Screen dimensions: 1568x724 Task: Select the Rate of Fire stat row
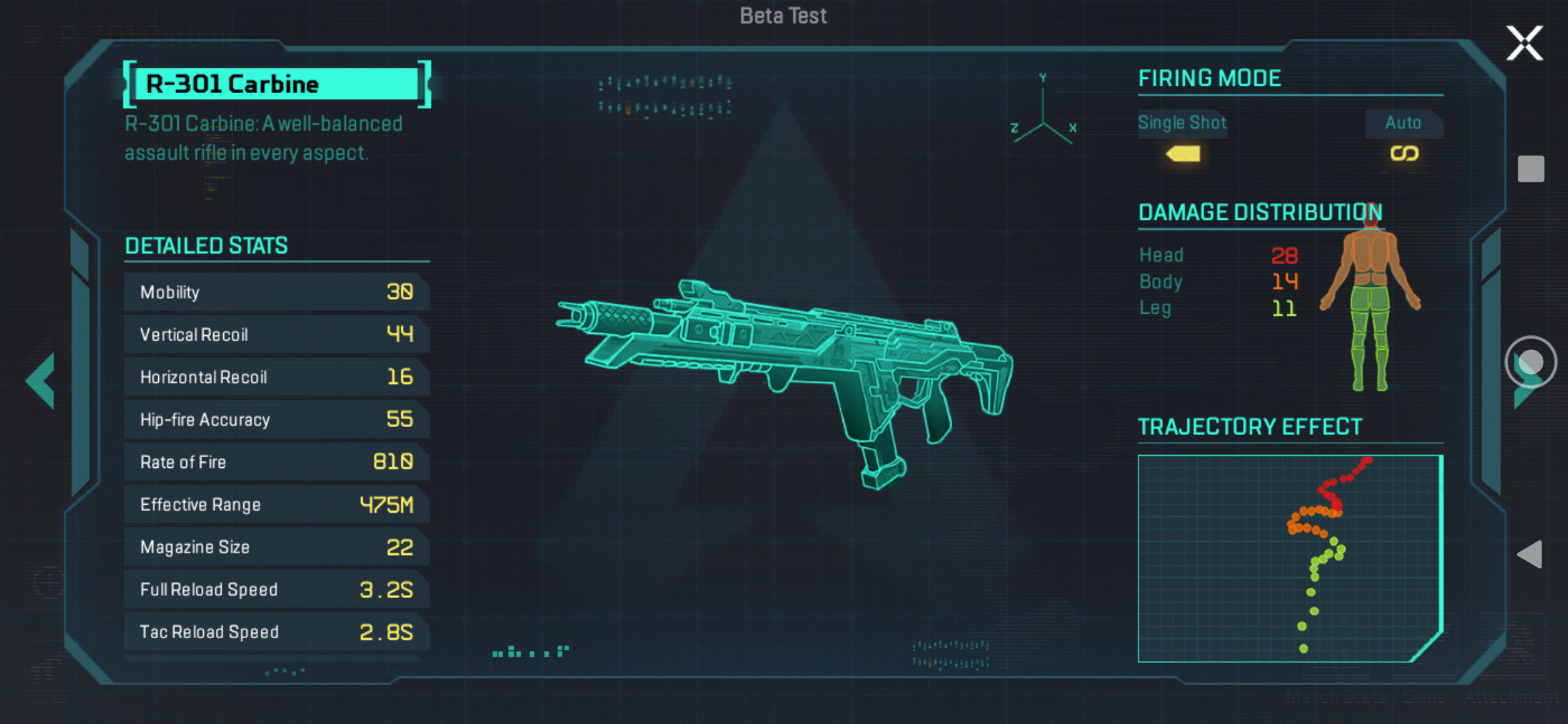(276, 462)
